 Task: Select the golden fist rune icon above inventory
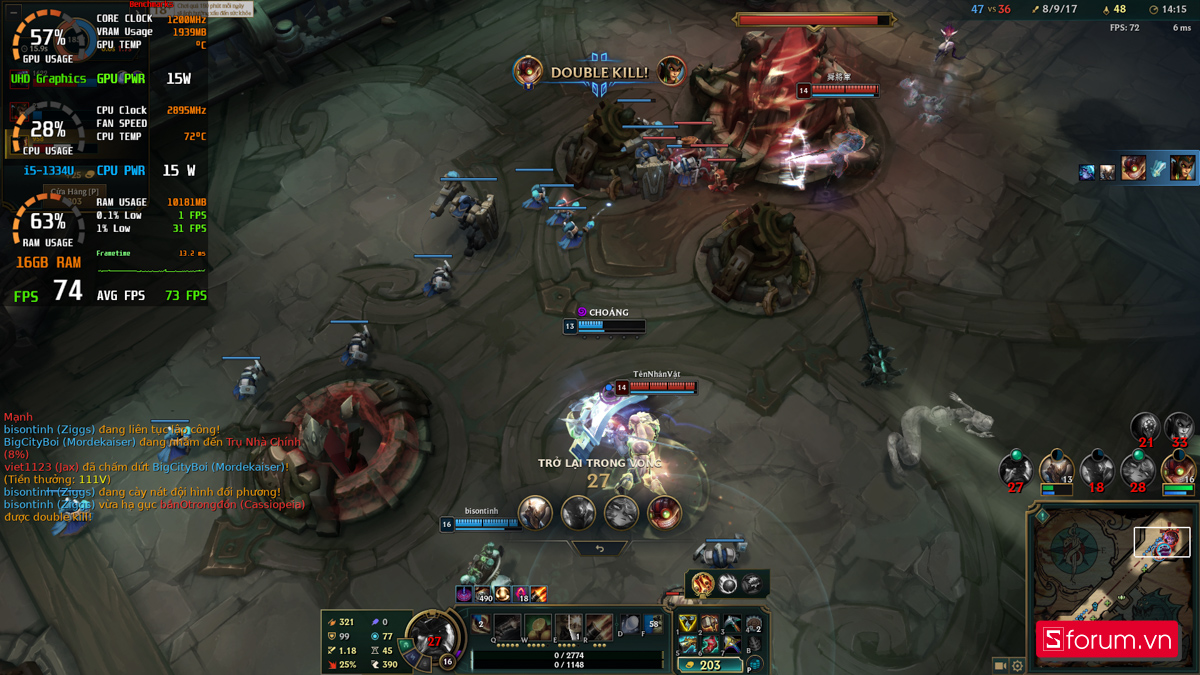tap(703, 582)
